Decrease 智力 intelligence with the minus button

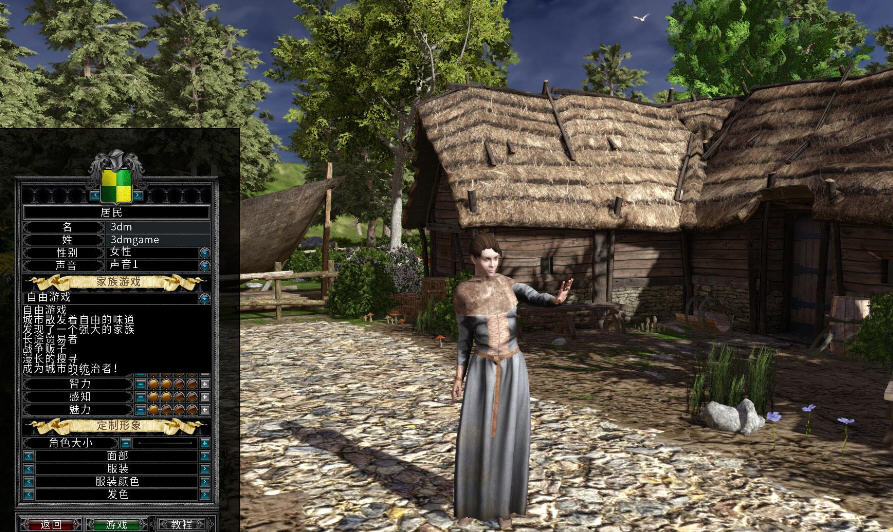[140, 383]
